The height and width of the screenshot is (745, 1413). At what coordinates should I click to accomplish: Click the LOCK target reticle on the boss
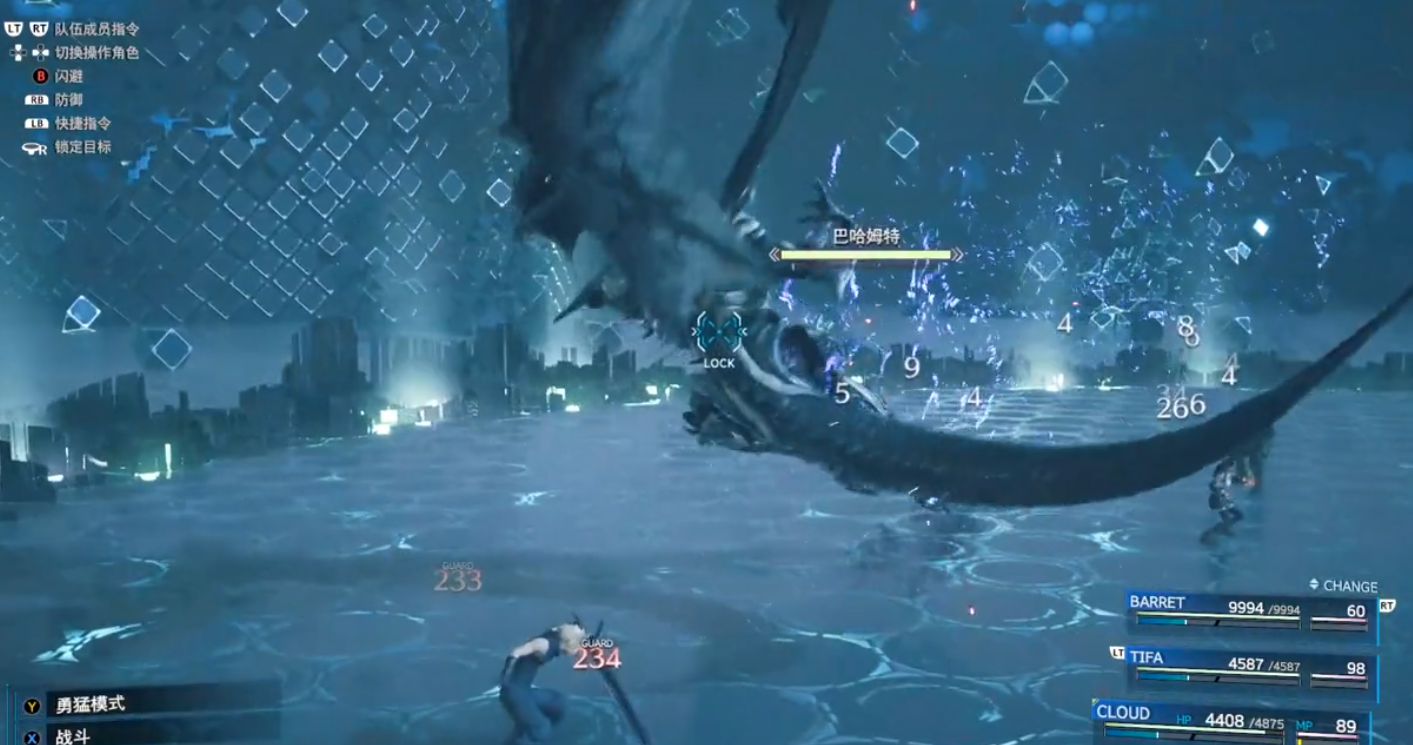pyautogui.click(x=719, y=332)
